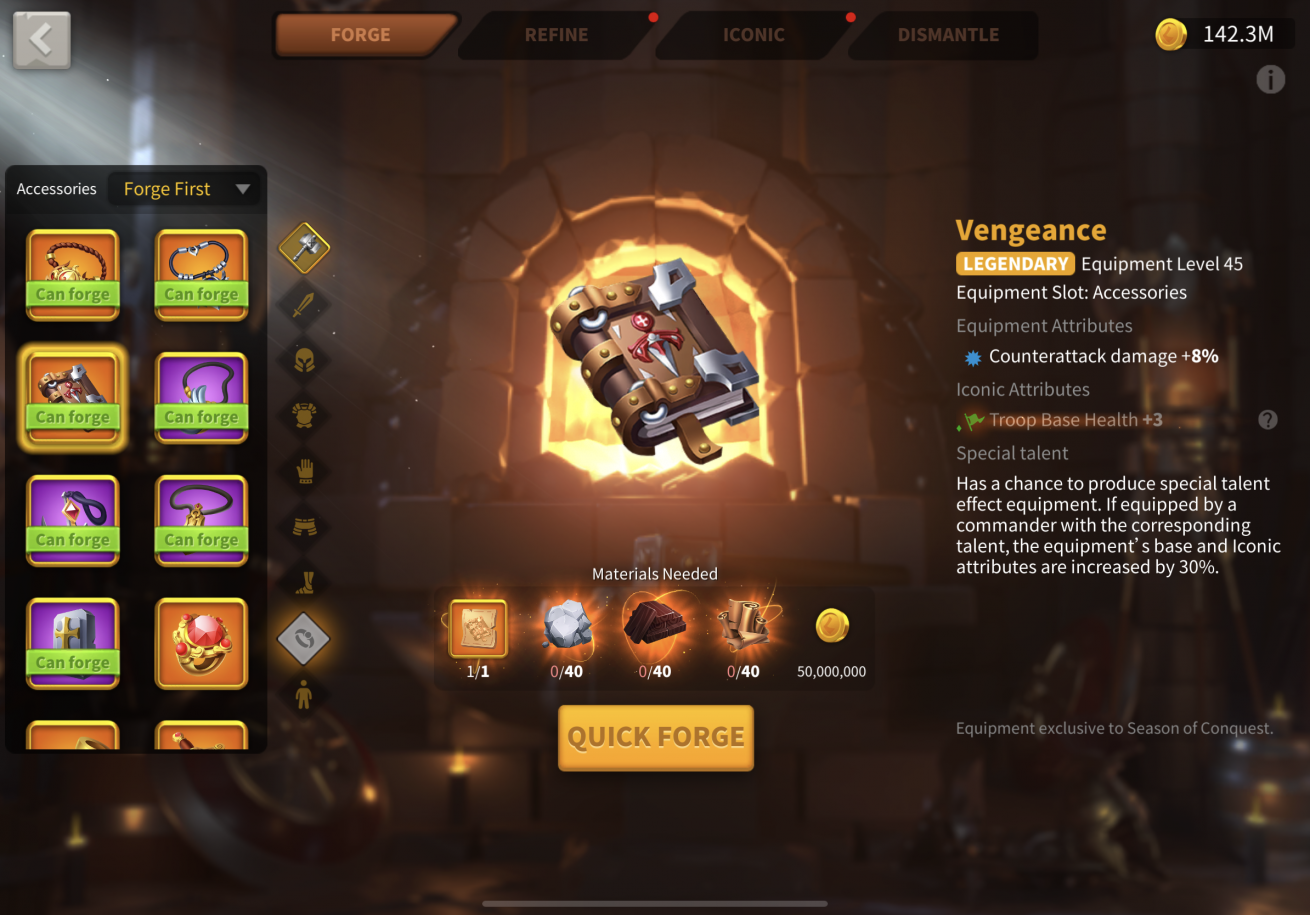Tap the gold coin balance icon
1310x915 pixels.
pos(1171,35)
